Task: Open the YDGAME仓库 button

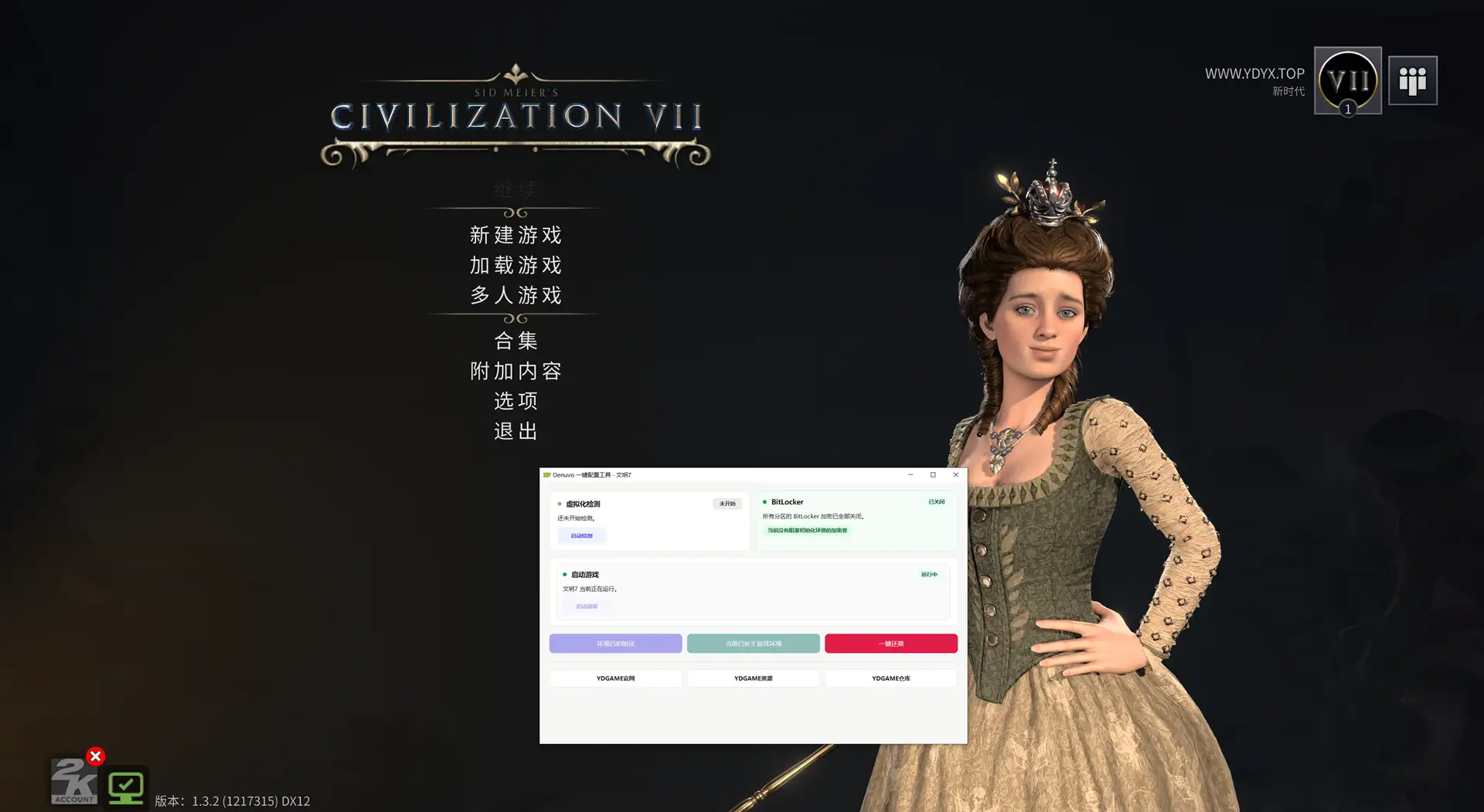Action: [890, 678]
